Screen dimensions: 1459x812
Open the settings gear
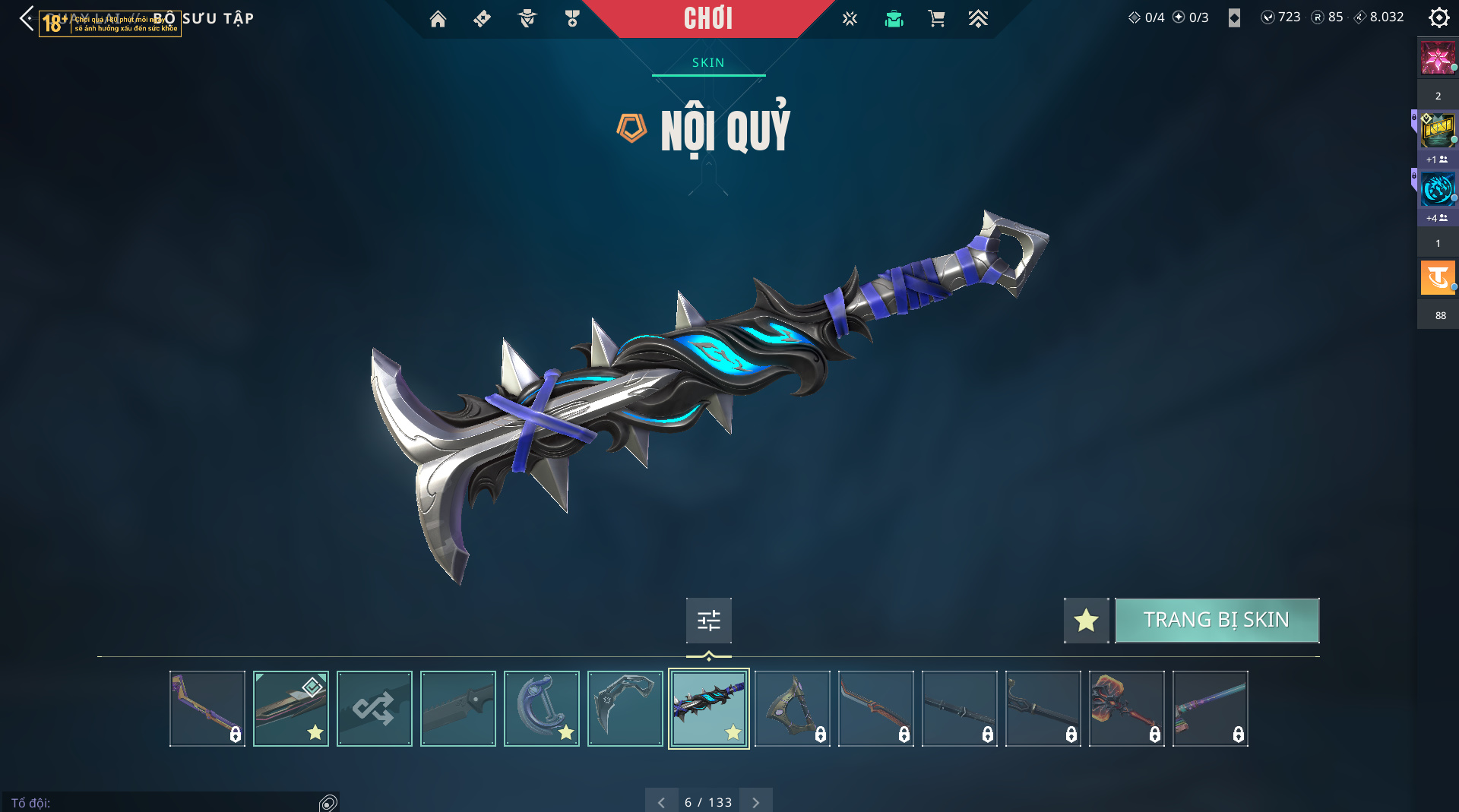pos(1438,17)
